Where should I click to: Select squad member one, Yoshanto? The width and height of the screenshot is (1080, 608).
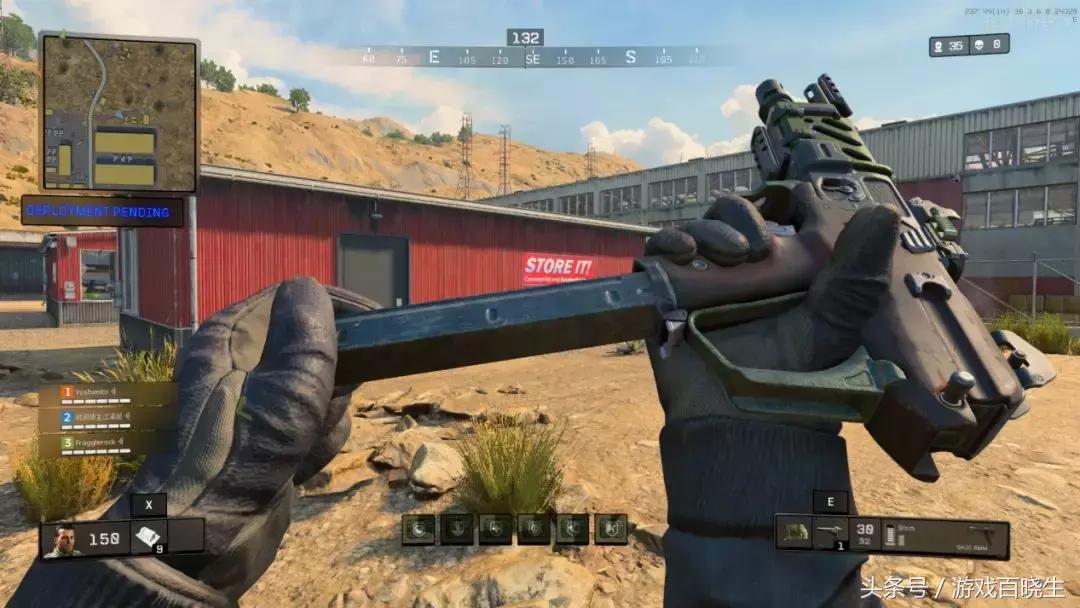pyautogui.click(x=107, y=393)
